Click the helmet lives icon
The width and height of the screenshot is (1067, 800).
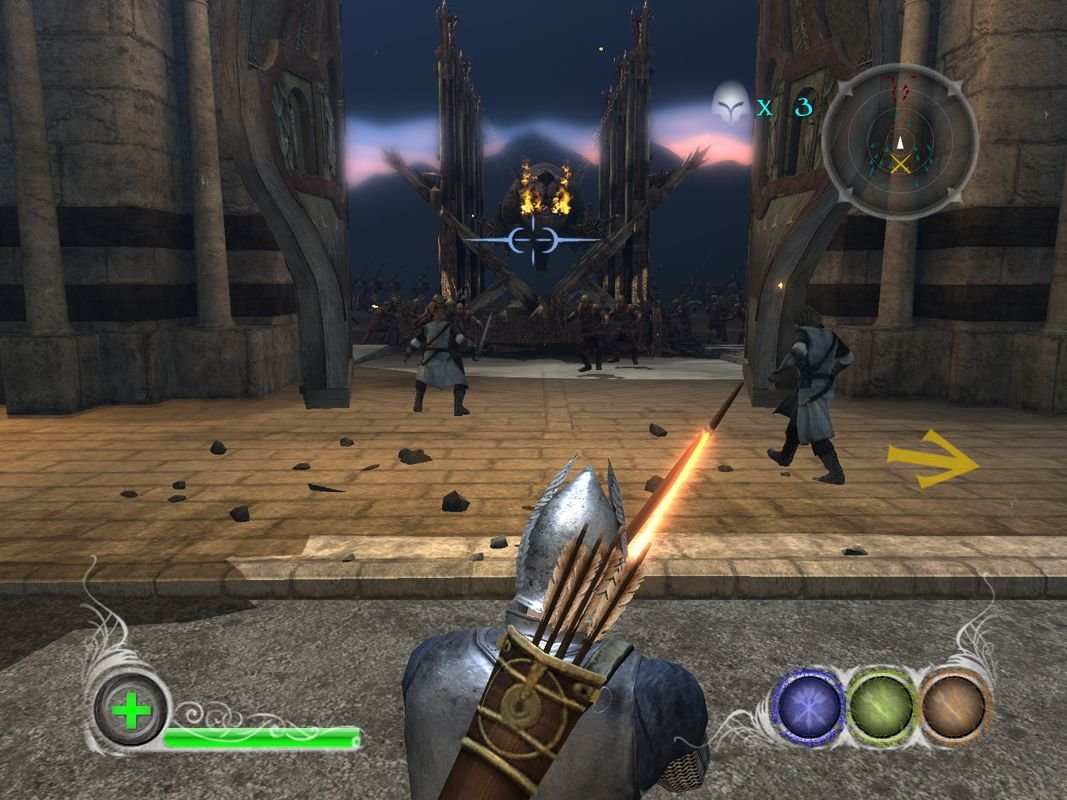(731, 104)
